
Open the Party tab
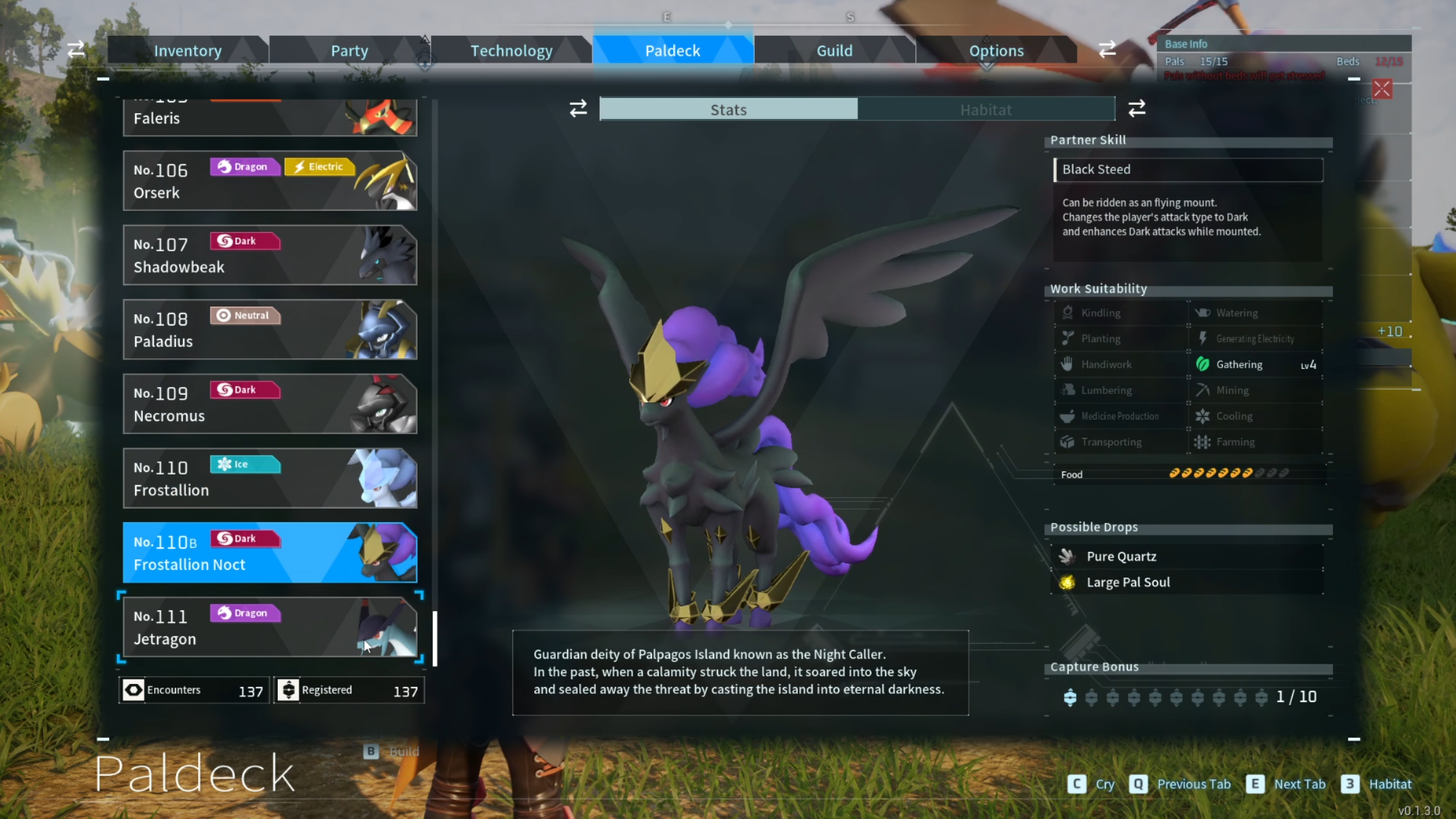(x=349, y=49)
